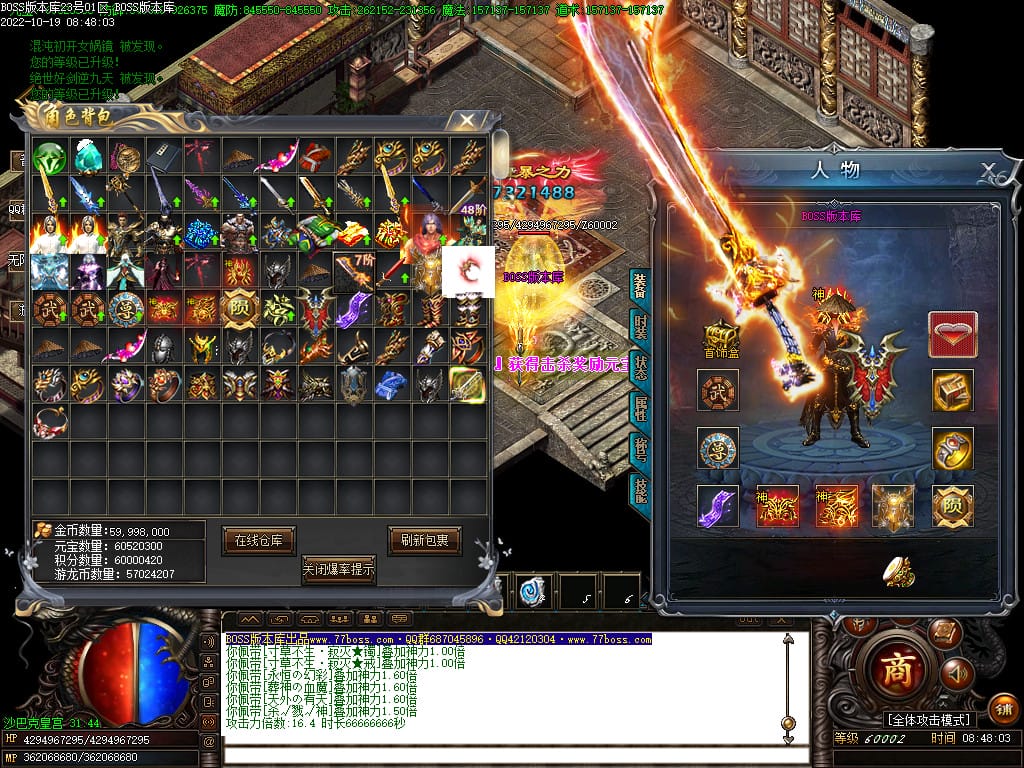Click the speaker sound button

956,672
